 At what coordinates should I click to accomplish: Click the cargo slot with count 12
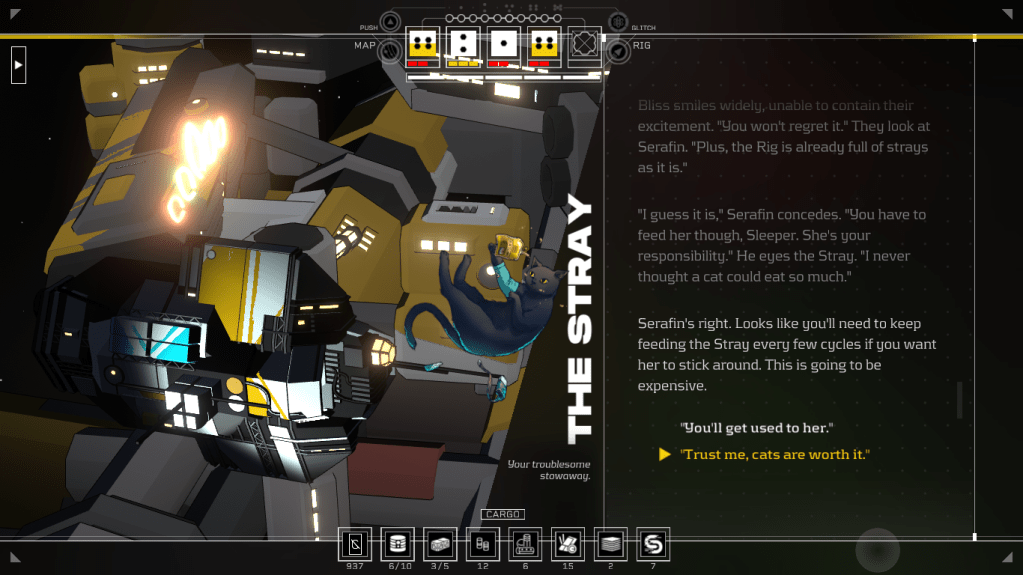point(483,544)
